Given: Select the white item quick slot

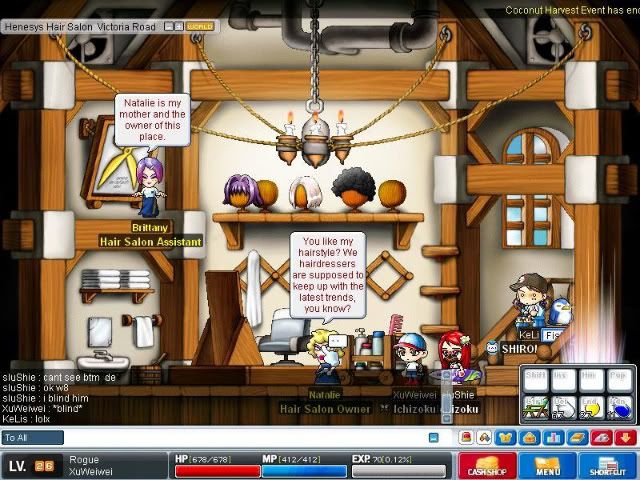Looking at the screenshot, I should click(565, 407).
